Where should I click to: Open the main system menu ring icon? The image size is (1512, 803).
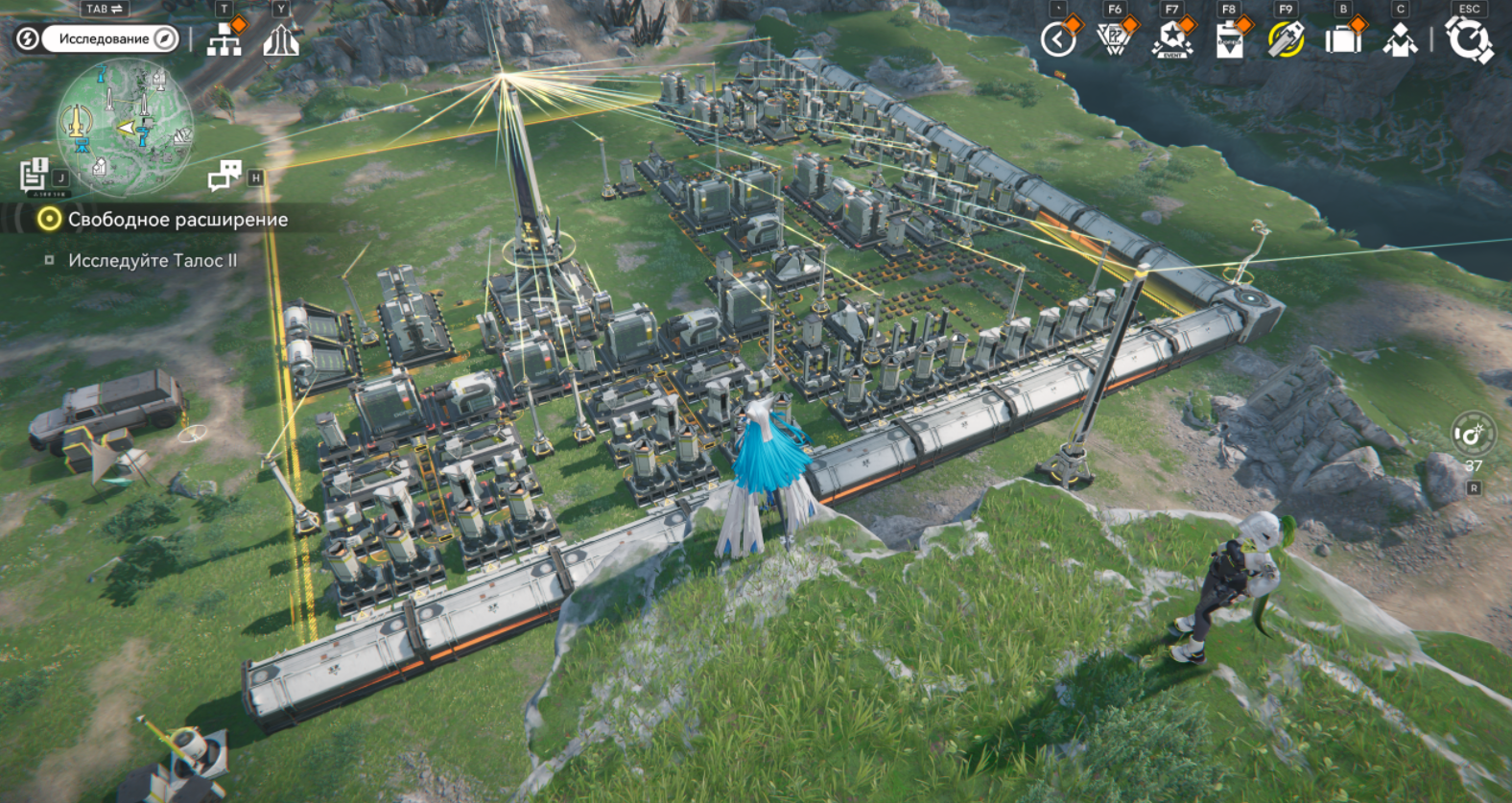[x=1469, y=41]
